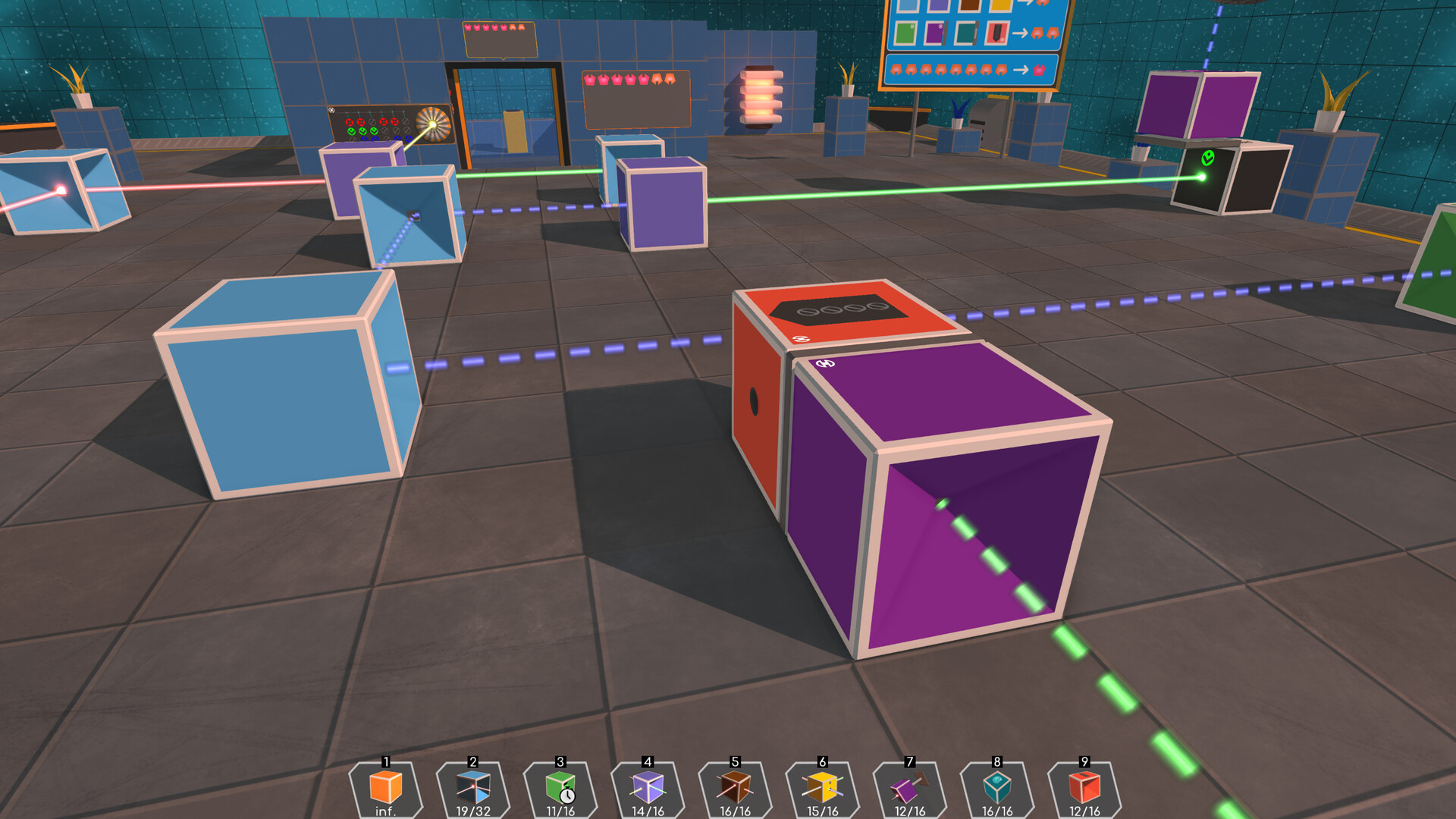Select the green timer cube in slot 3

(x=560, y=789)
